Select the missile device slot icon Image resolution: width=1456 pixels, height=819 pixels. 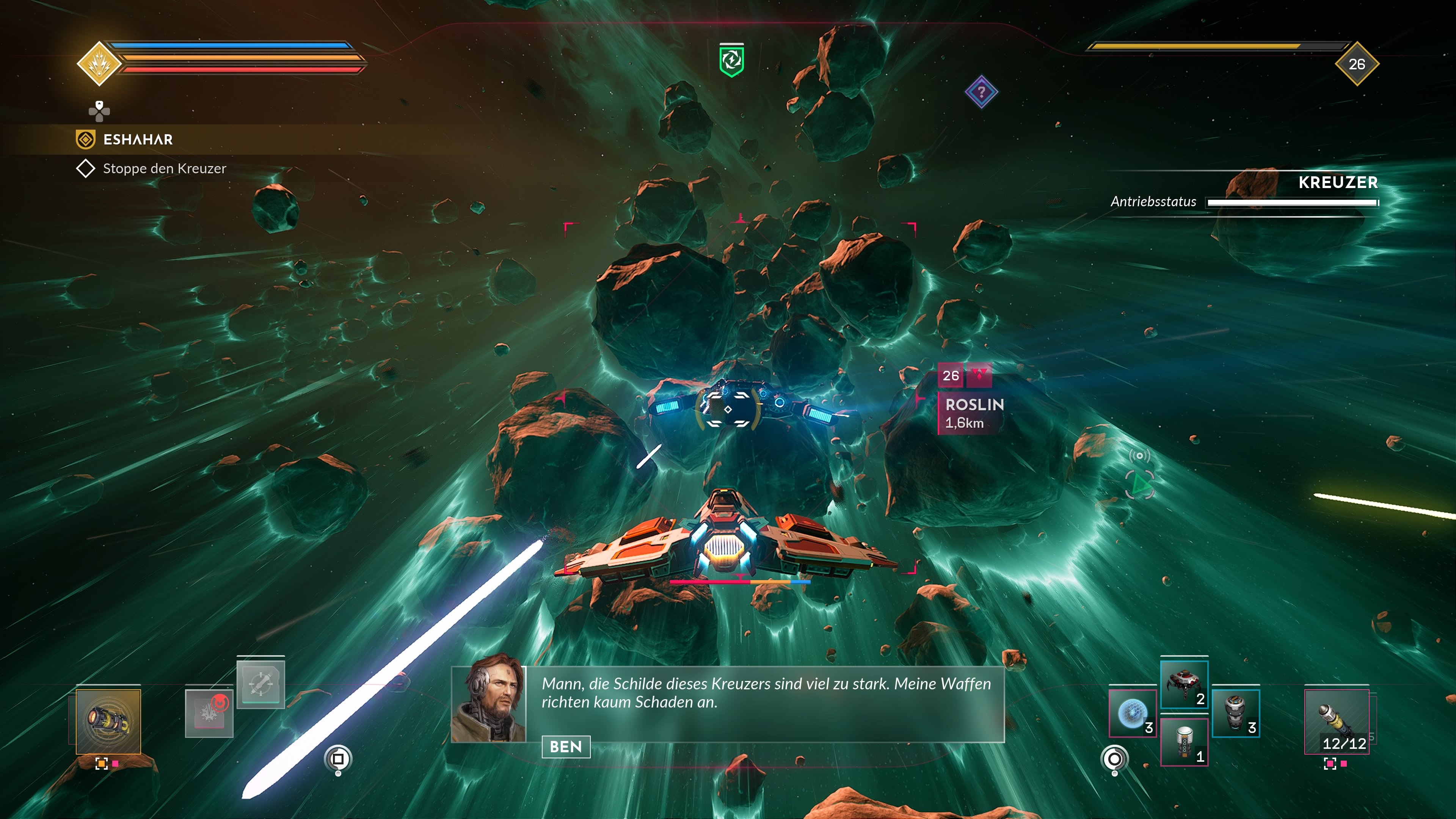pos(261,684)
